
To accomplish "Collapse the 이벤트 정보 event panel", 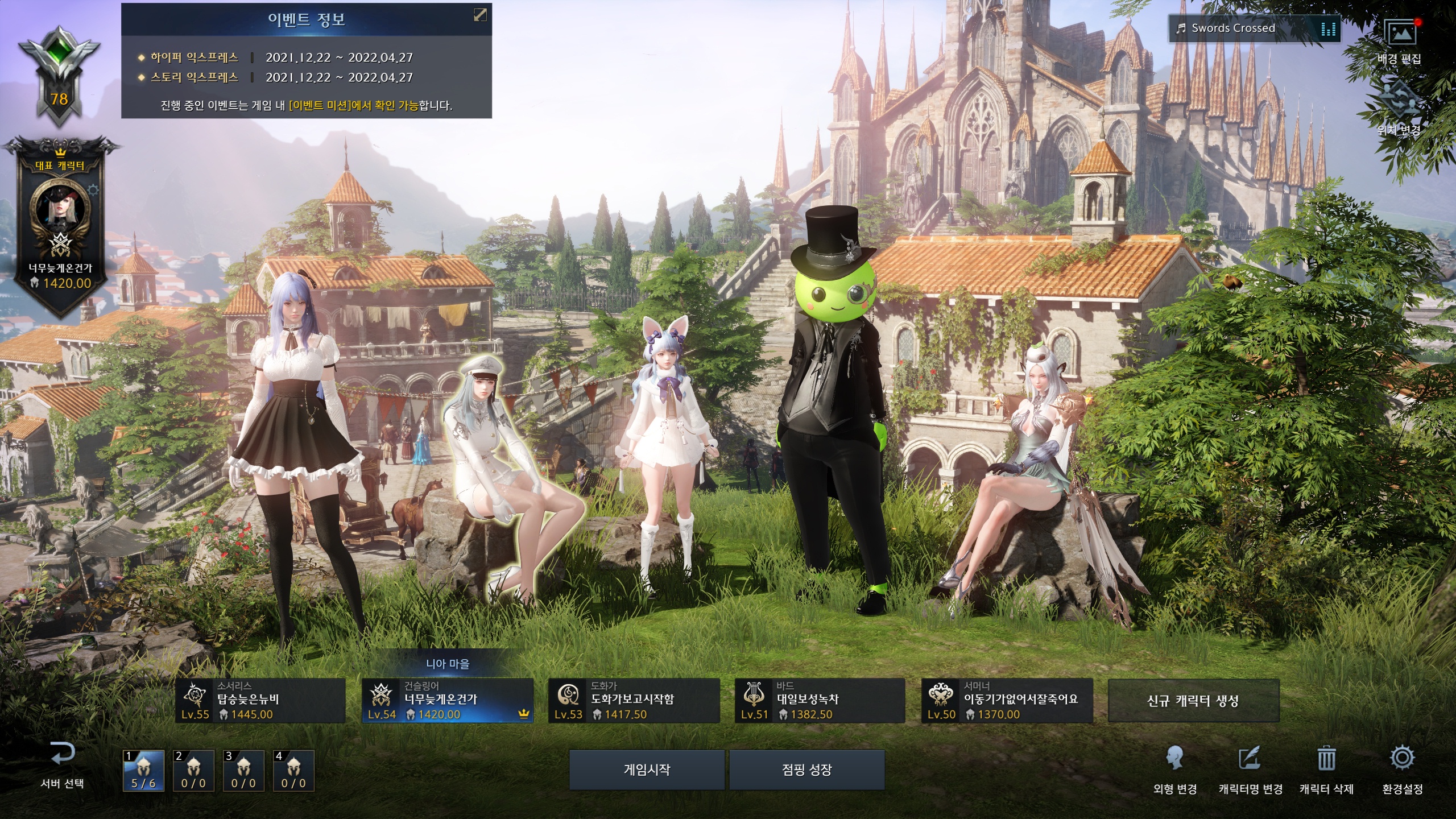I will click(x=480, y=15).
